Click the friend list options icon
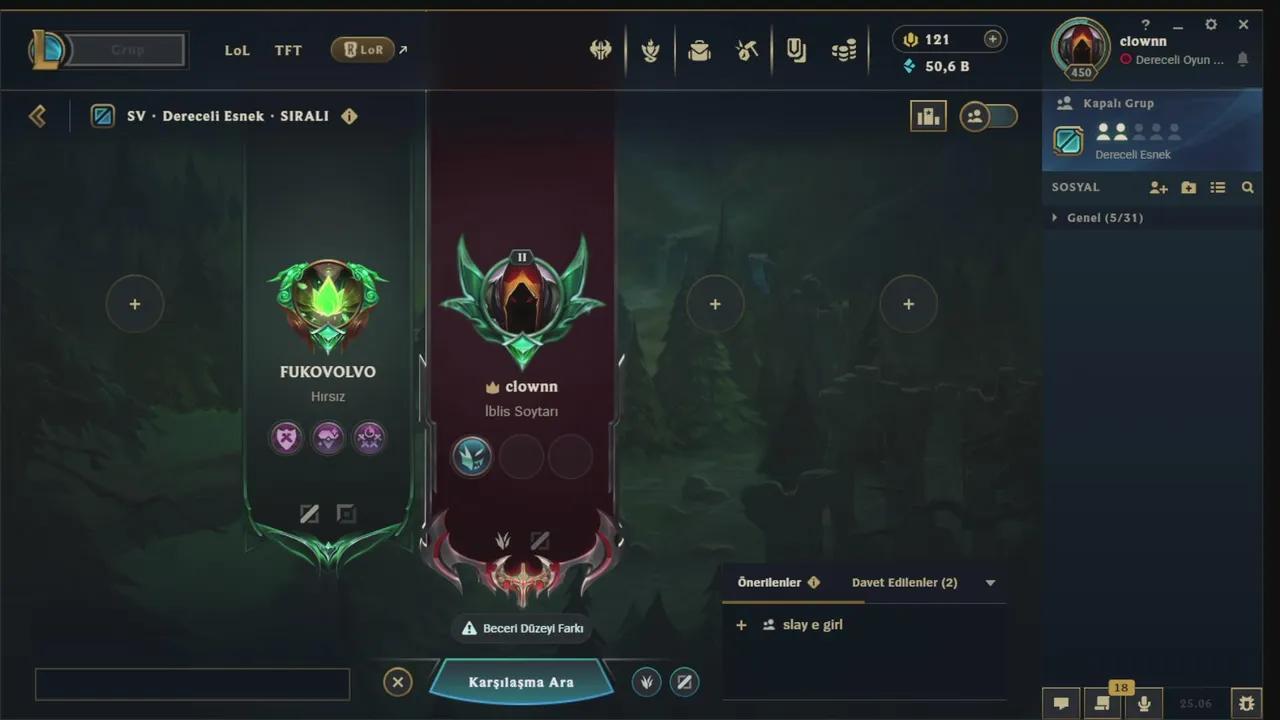The height and width of the screenshot is (720, 1280). tap(1218, 187)
